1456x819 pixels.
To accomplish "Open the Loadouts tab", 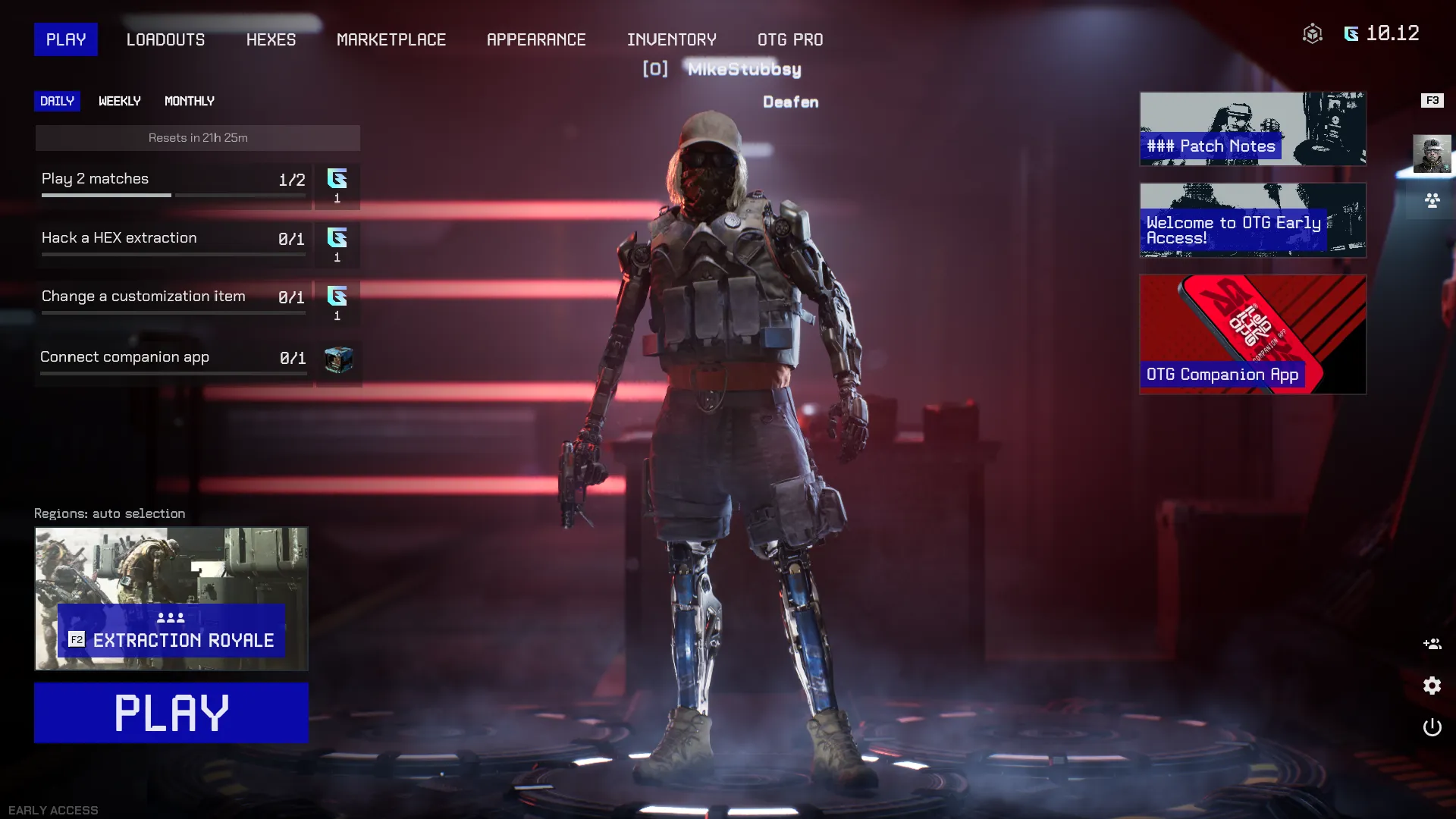I will point(165,39).
